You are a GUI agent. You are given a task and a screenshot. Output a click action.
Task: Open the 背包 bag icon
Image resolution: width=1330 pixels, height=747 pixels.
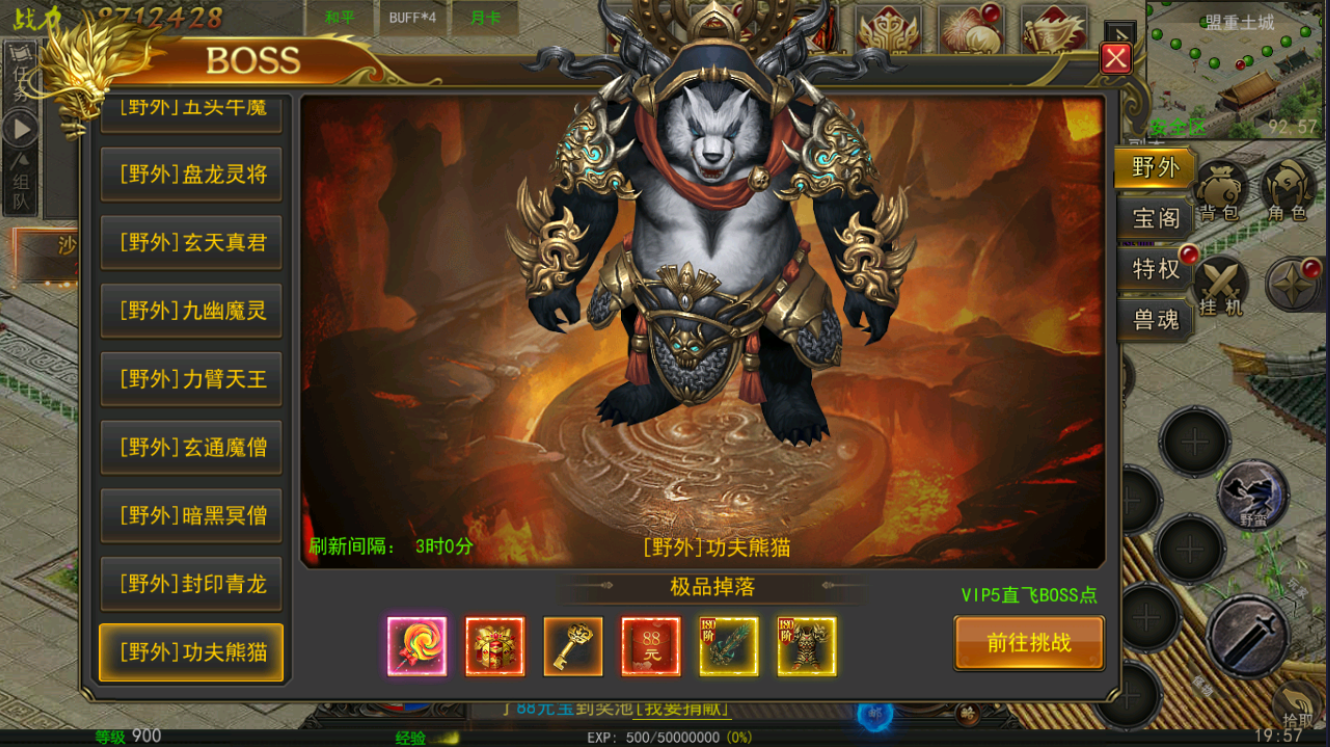click(1220, 188)
